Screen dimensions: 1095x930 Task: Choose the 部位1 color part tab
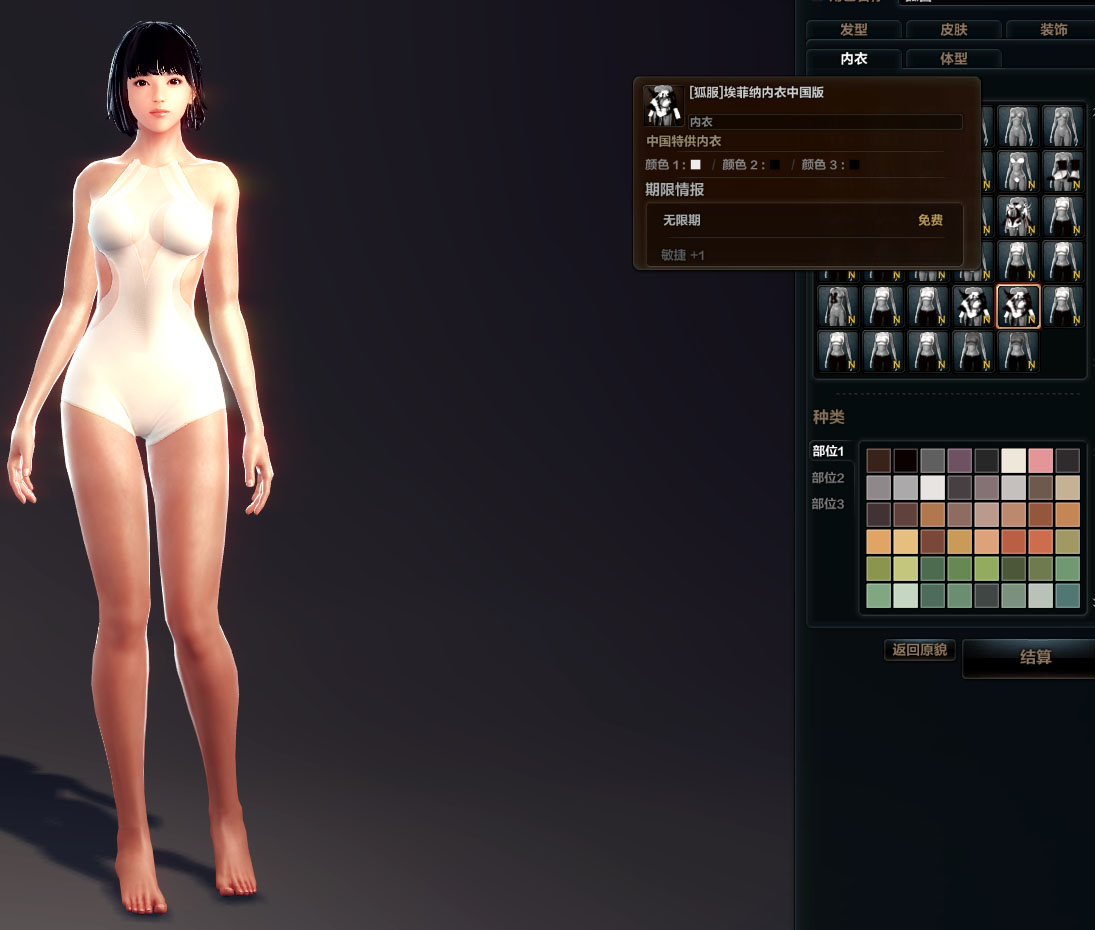(828, 451)
